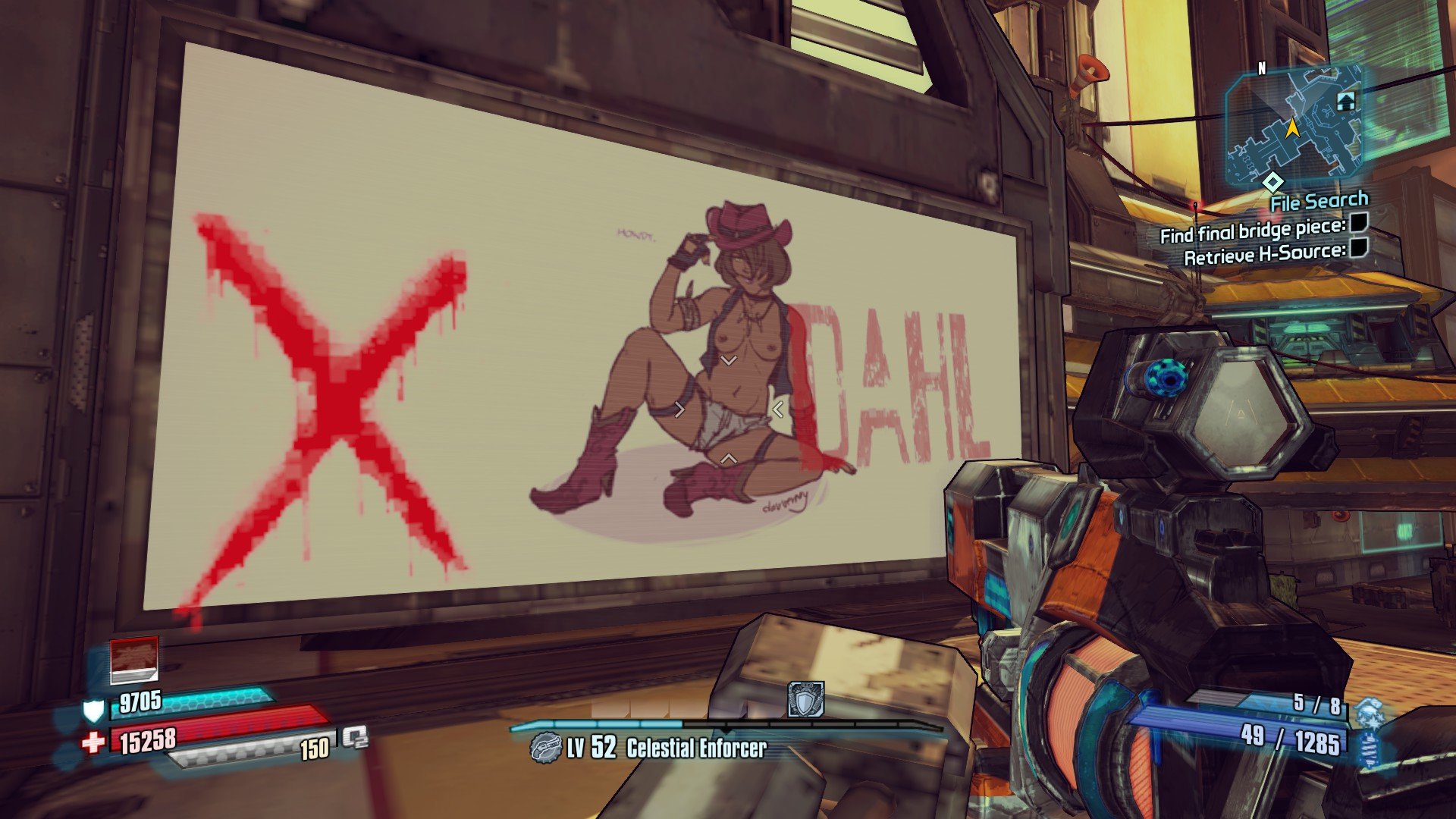The width and height of the screenshot is (1456, 819).
Task: Click the O2 oxygen icon
Action: (x=354, y=737)
